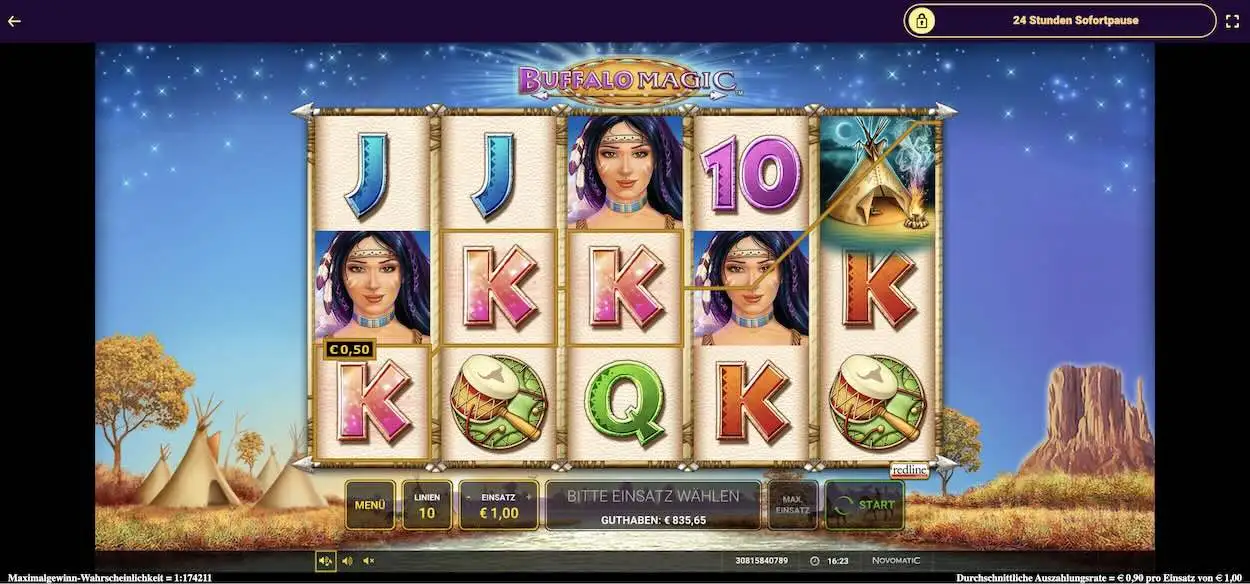Open the MENÜ button
The height and width of the screenshot is (584, 1250).
tap(369, 505)
